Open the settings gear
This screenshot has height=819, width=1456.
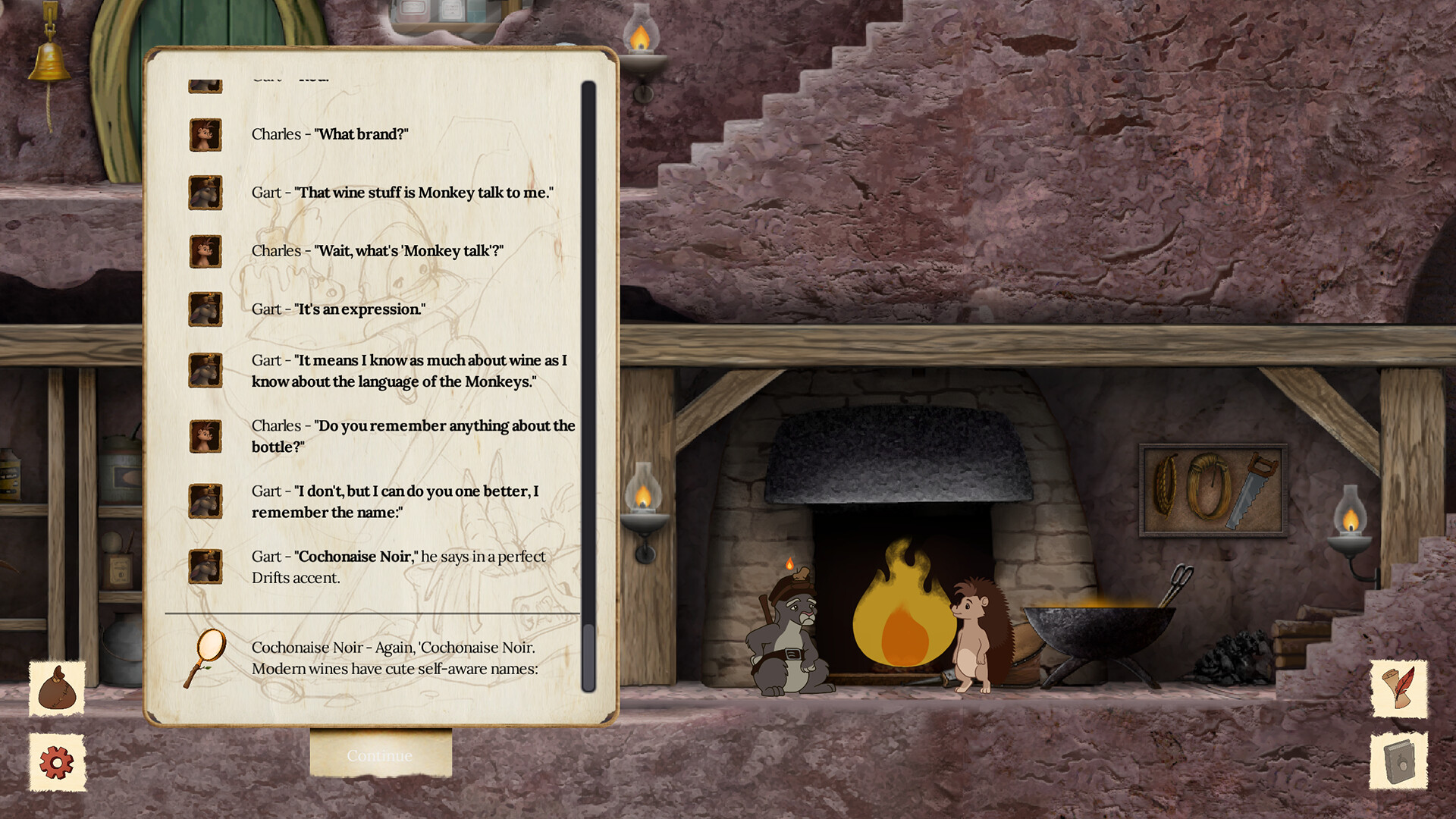coord(57,762)
